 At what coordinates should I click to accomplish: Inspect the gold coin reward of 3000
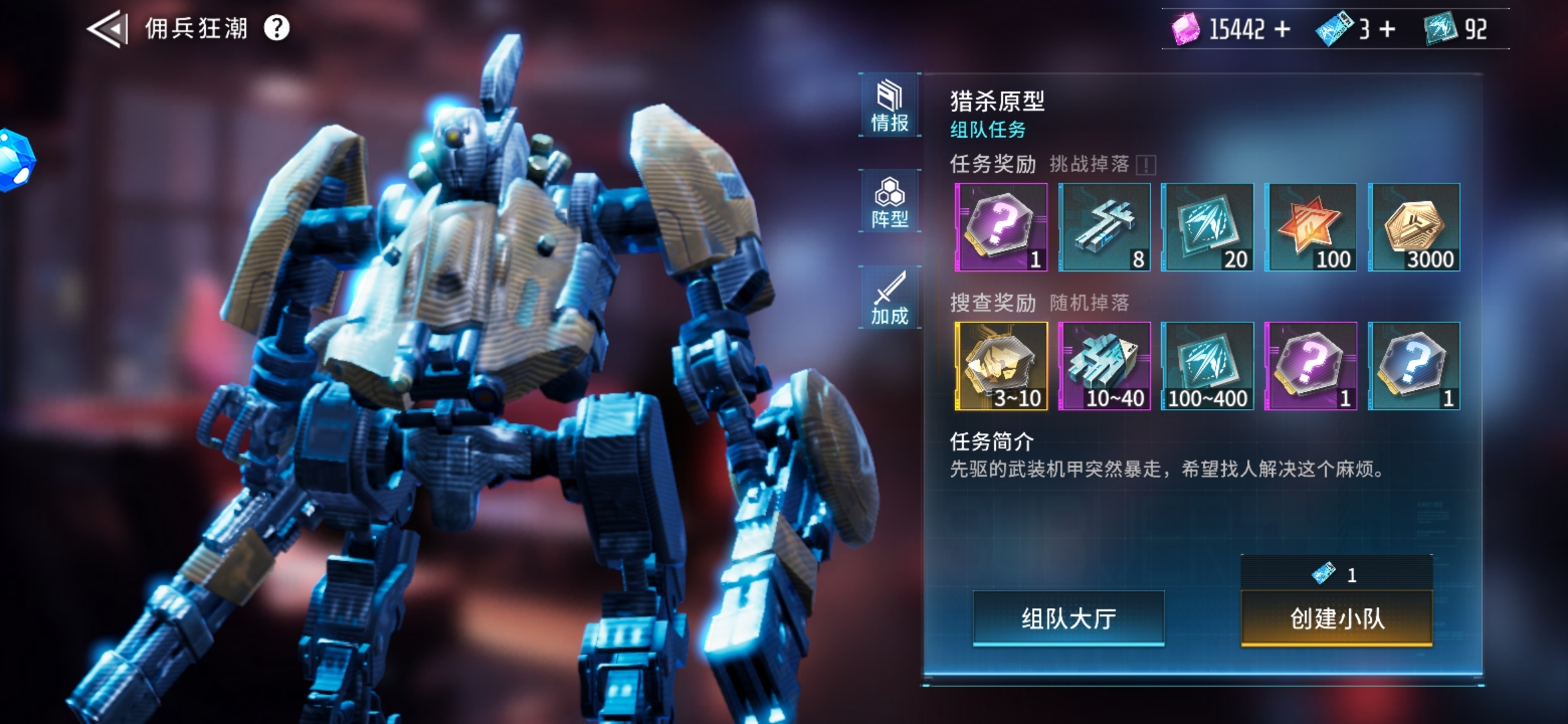tap(1414, 227)
